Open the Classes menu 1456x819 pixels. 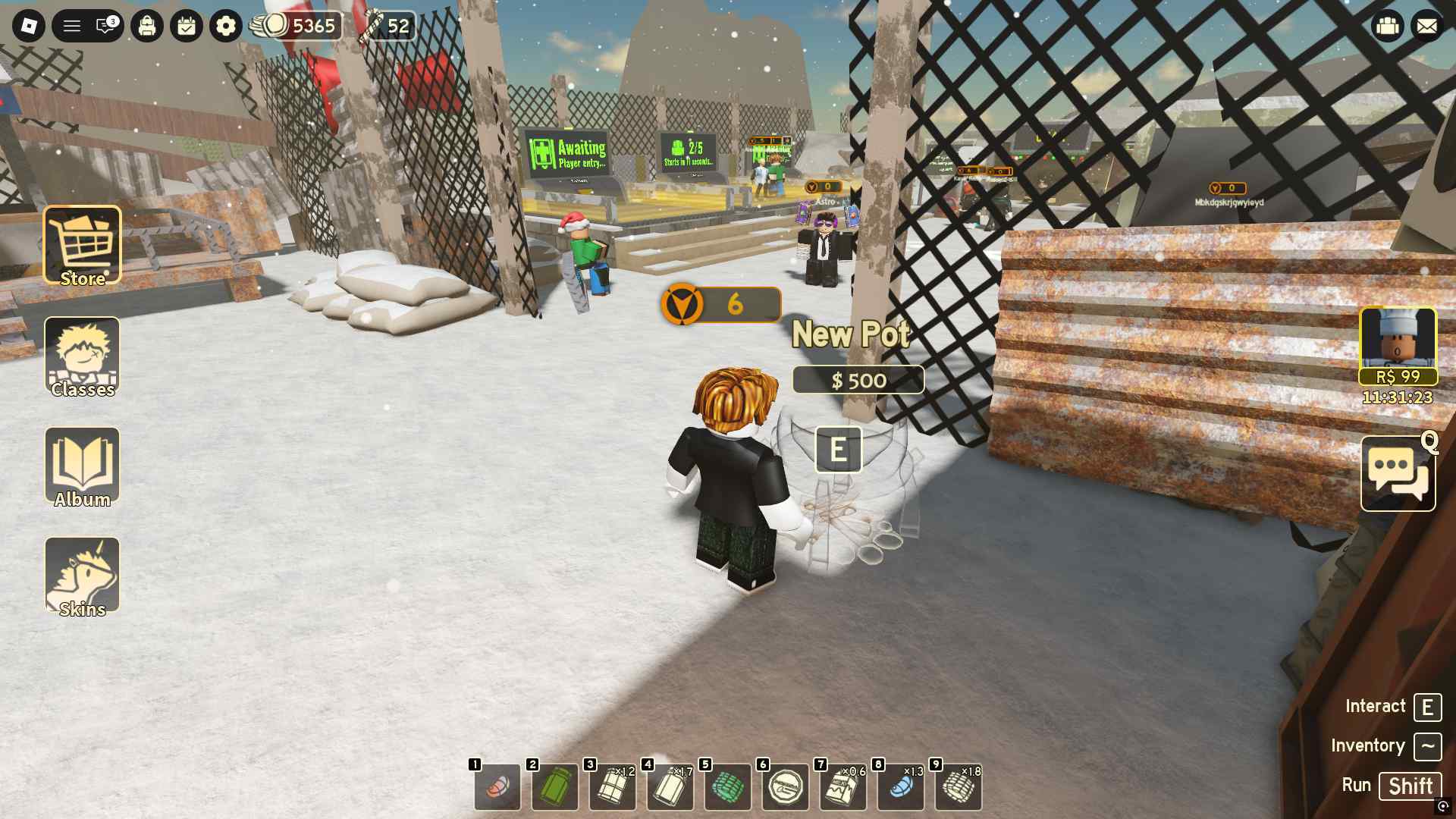pyautogui.click(x=82, y=355)
